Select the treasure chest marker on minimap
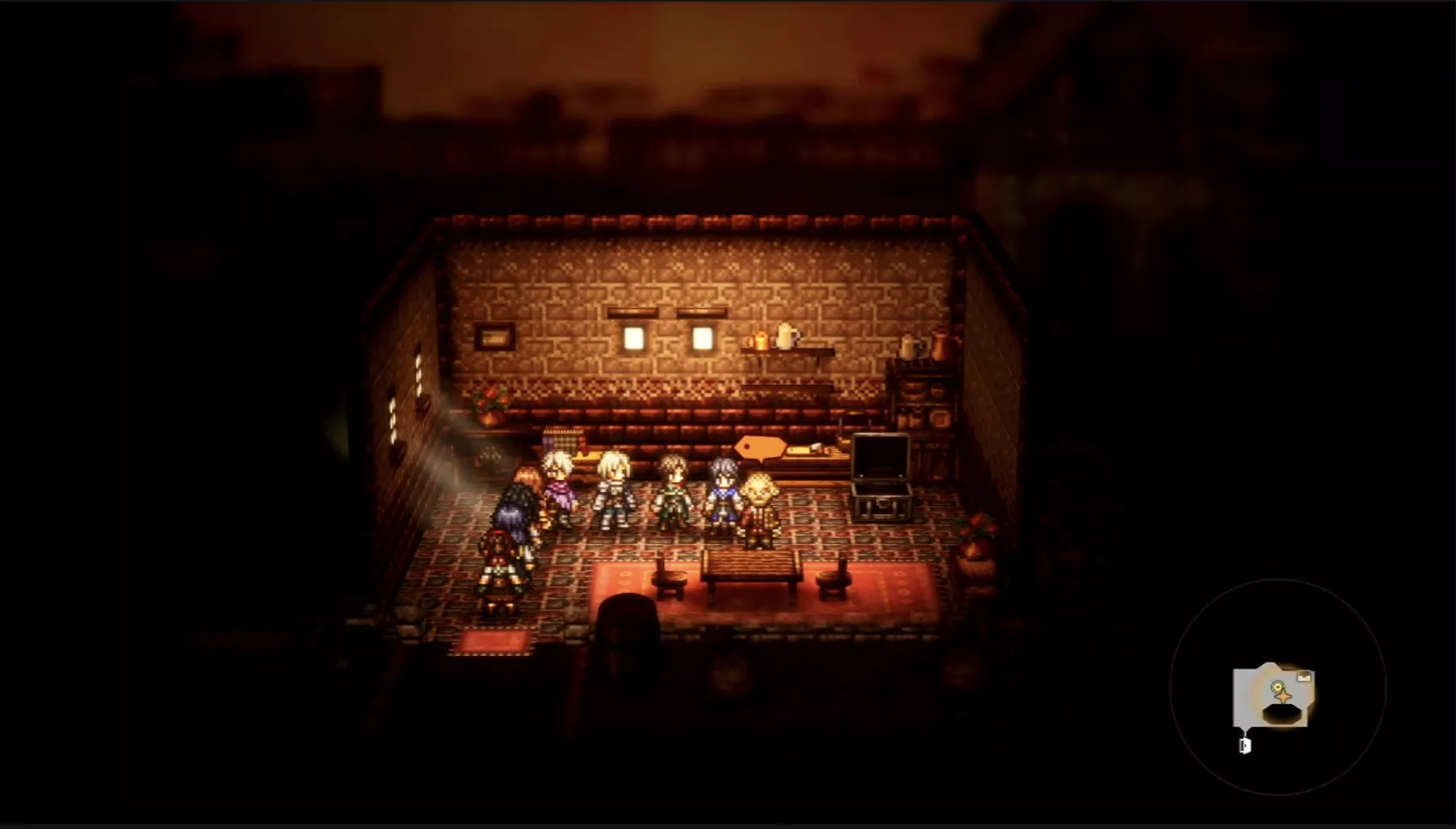Image resolution: width=1456 pixels, height=829 pixels. [1303, 677]
